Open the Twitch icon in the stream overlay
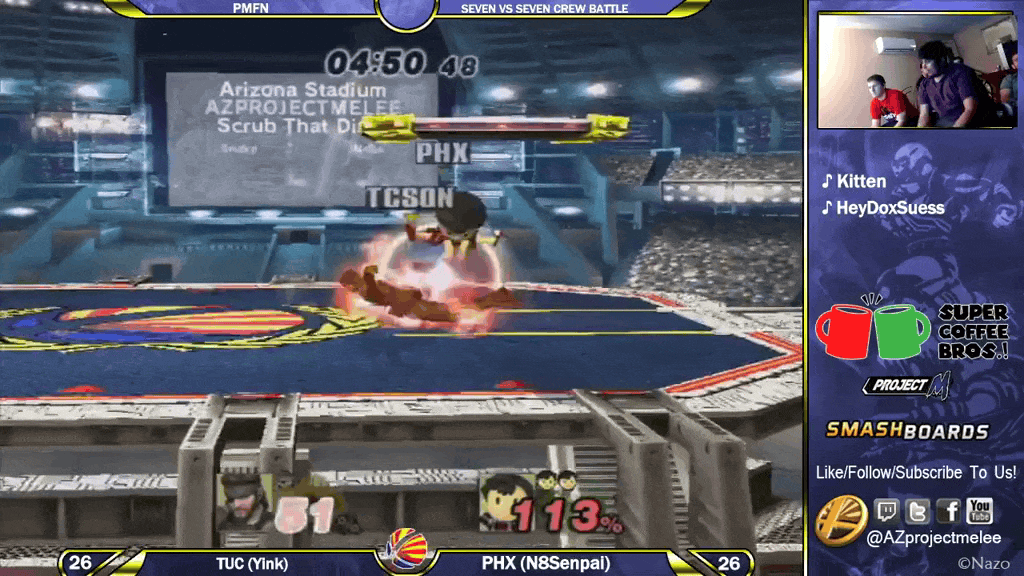The height and width of the screenshot is (576, 1024). (x=887, y=512)
